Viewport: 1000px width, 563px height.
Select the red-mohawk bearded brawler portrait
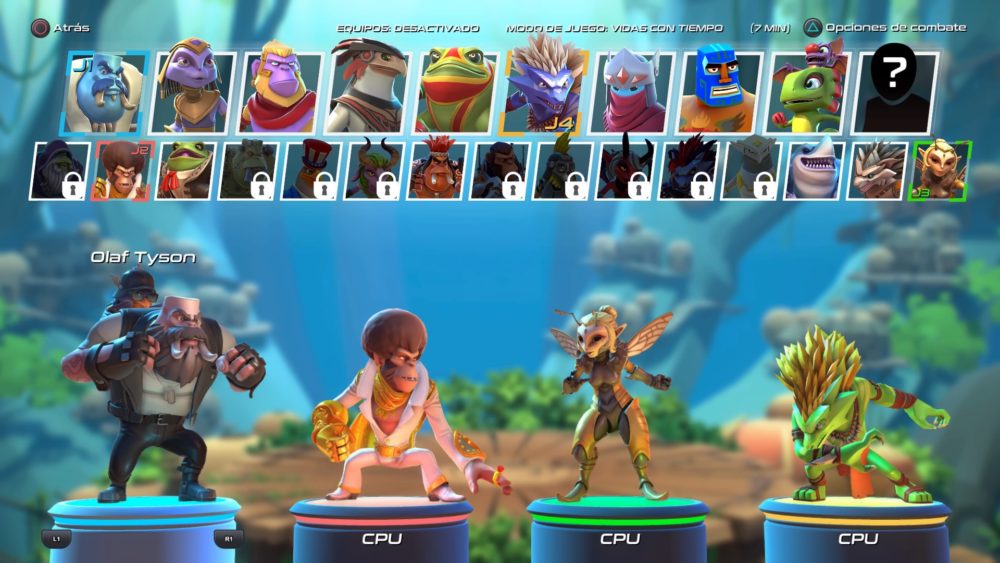[x=436, y=171]
